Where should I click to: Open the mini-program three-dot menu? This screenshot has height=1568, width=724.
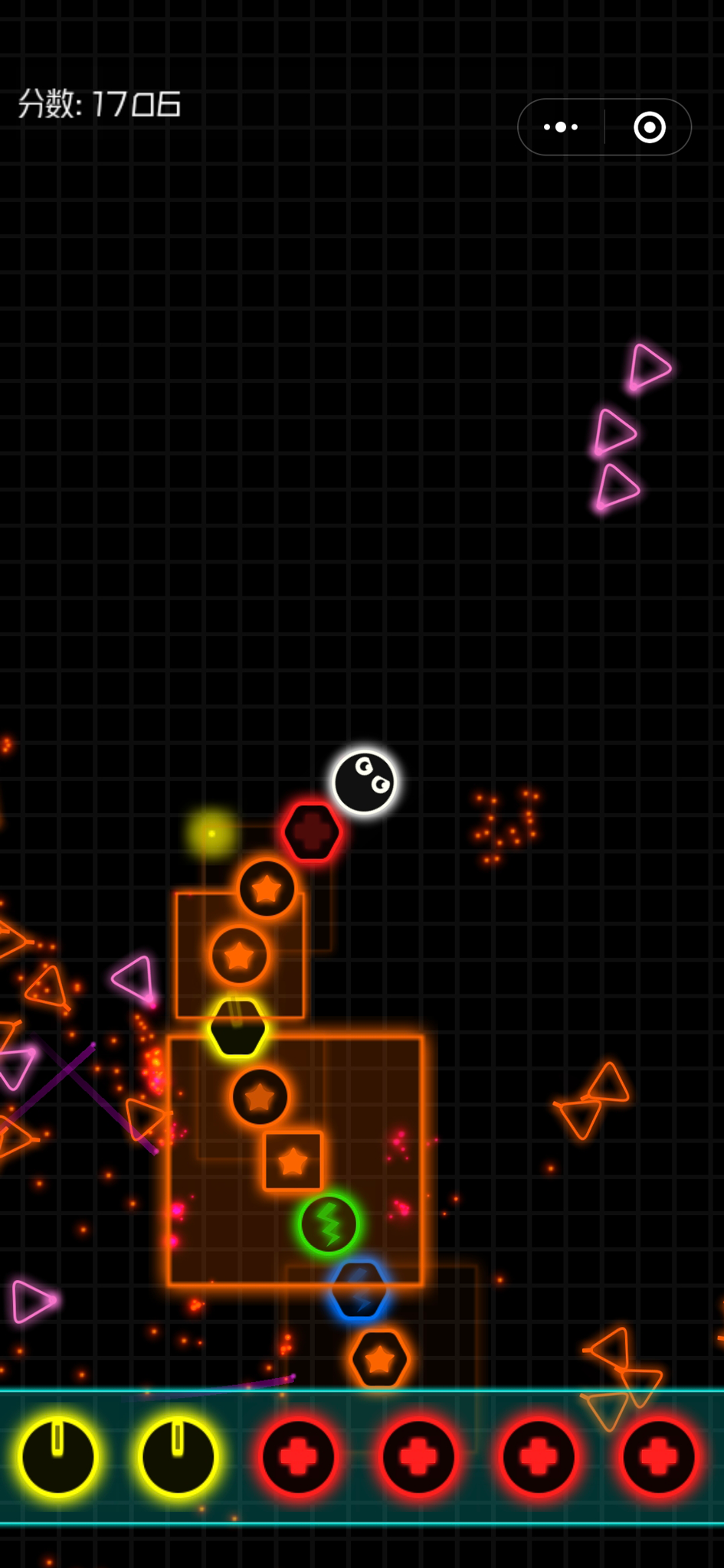pyautogui.click(x=561, y=127)
